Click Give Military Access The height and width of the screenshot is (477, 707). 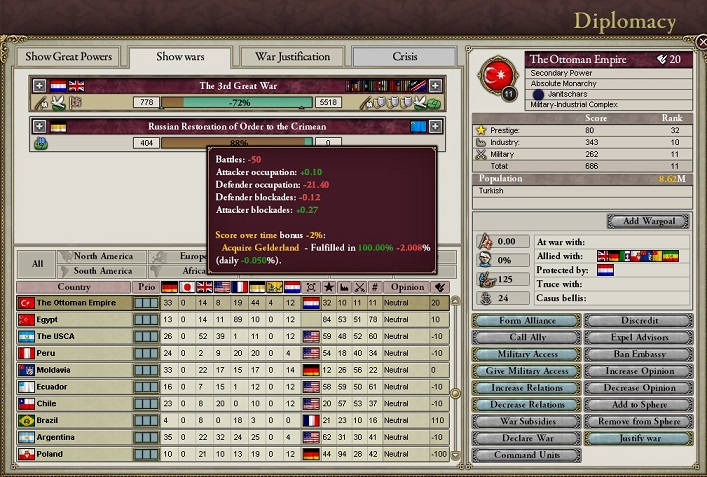(x=525, y=371)
